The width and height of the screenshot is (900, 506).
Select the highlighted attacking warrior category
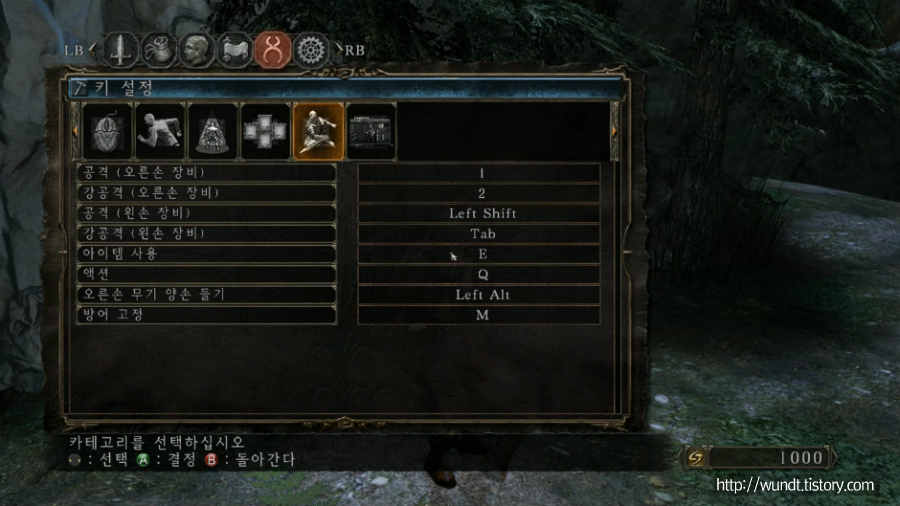(x=319, y=132)
